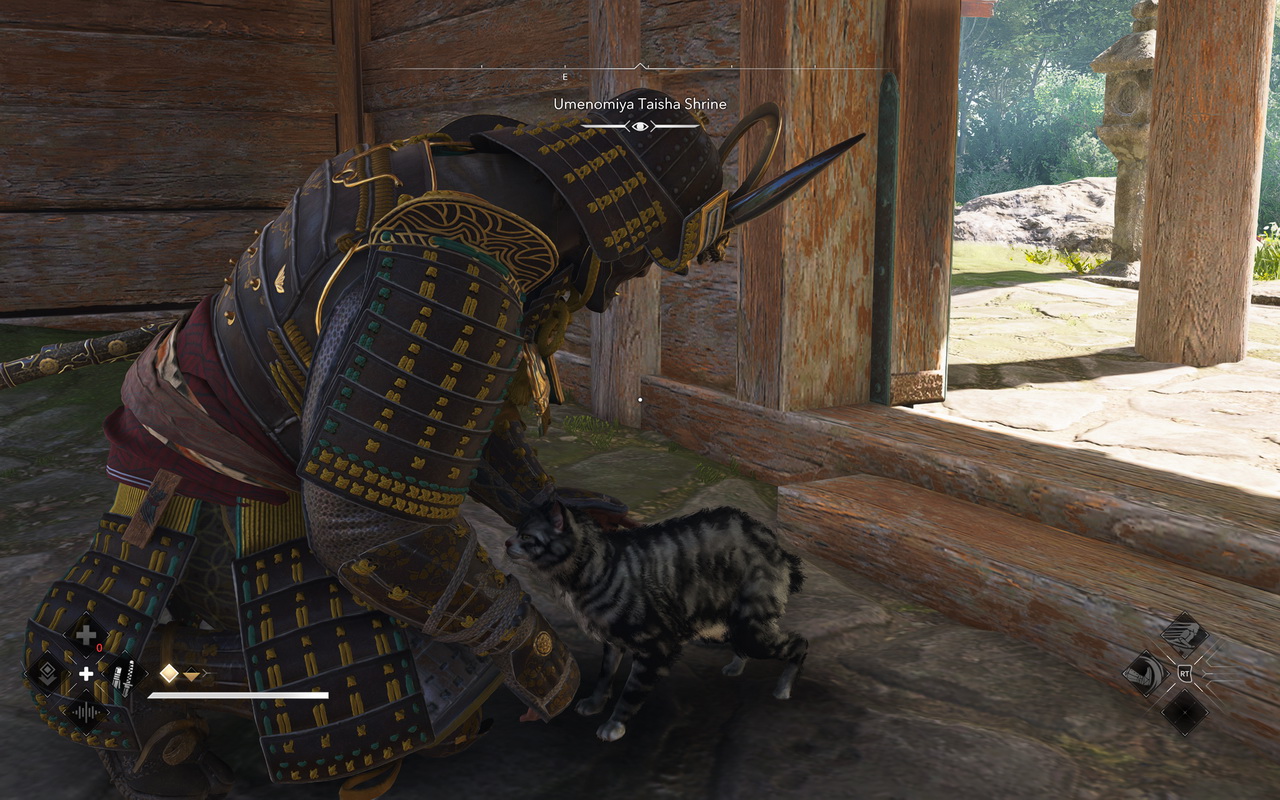Viewport: 1280px width, 800px height.
Task: Activate the top striking-warrior ability icon
Action: (1184, 635)
